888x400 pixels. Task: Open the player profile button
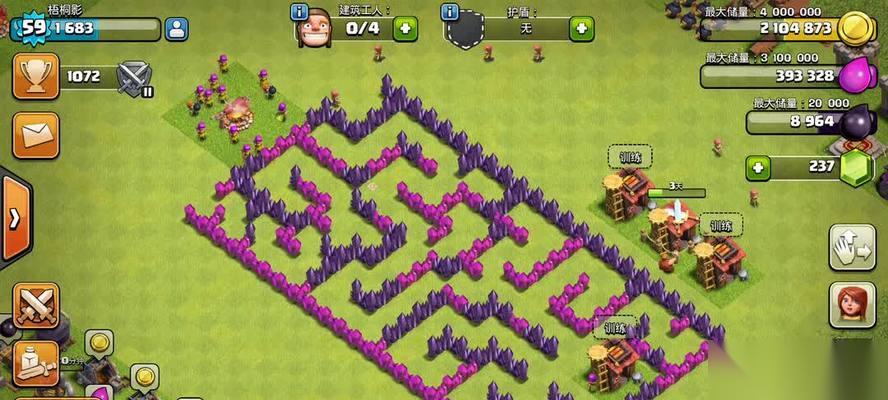(x=176, y=29)
